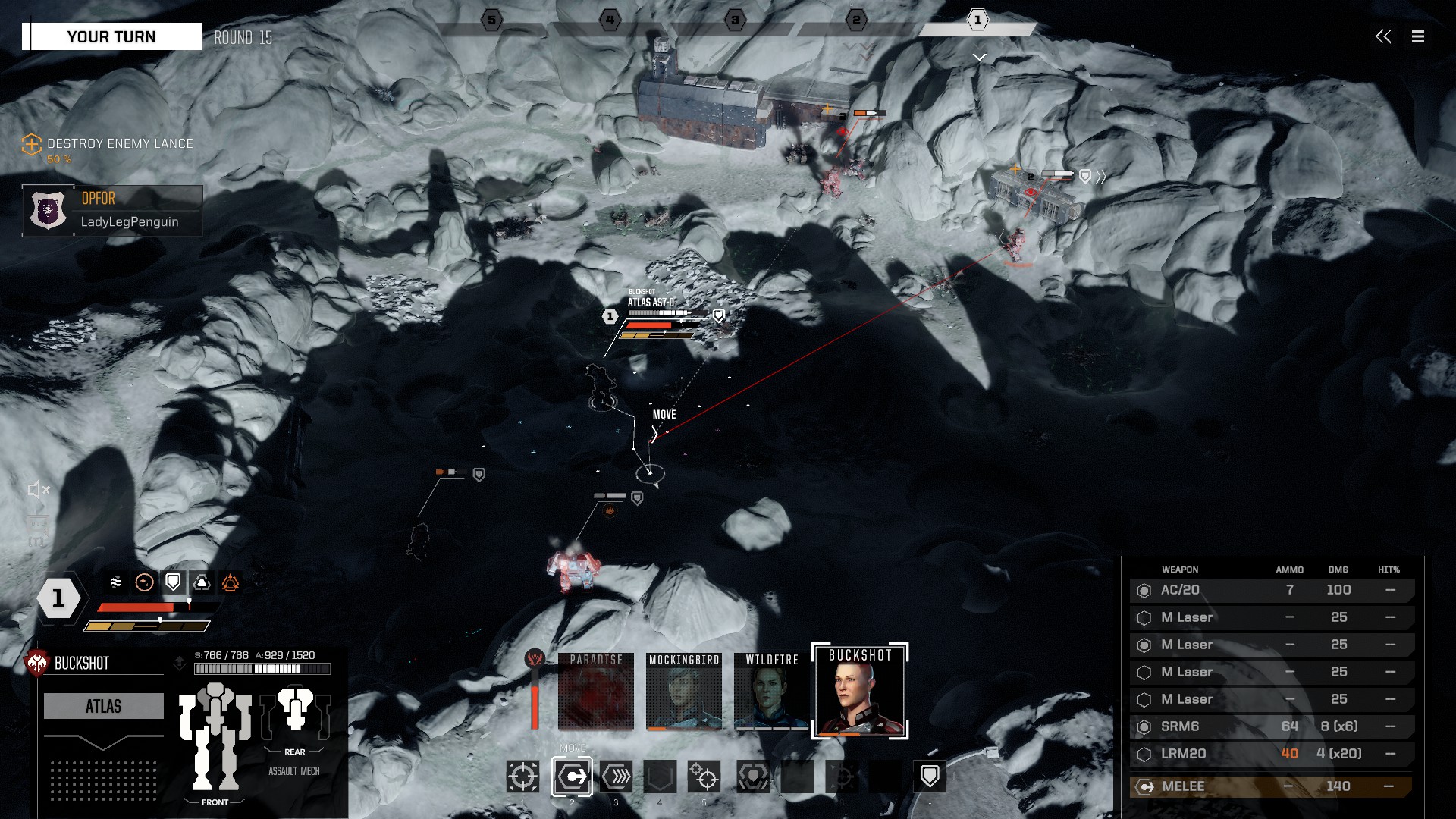Activate the Brace shield action

tap(930, 777)
